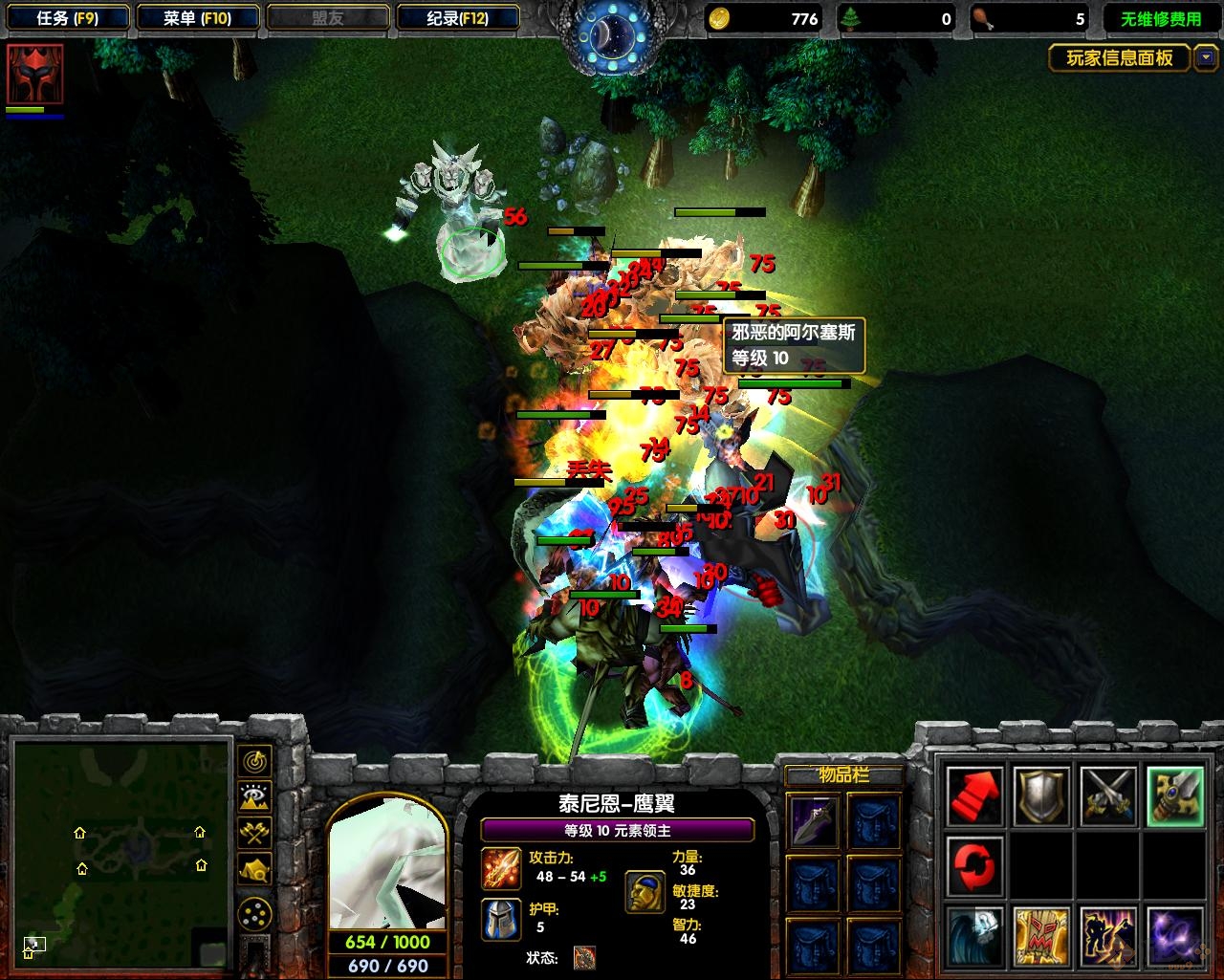Activate the minimap signal ping button

[254, 762]
